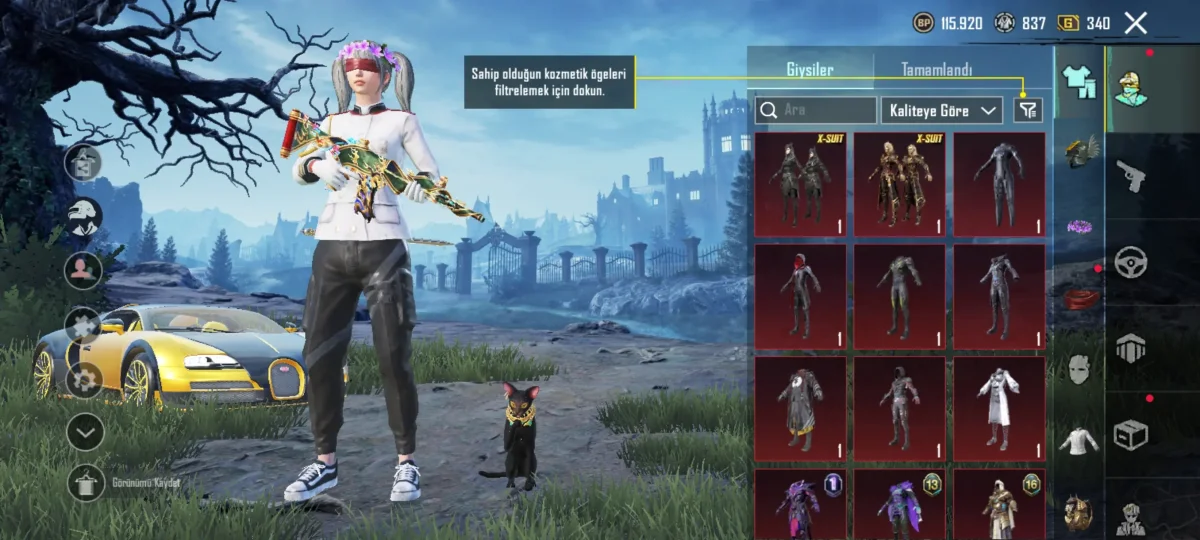Open the Kaliteye Göre sort dropdown
Viewport: 1200px width, 540px height.
tap(942, 110)
